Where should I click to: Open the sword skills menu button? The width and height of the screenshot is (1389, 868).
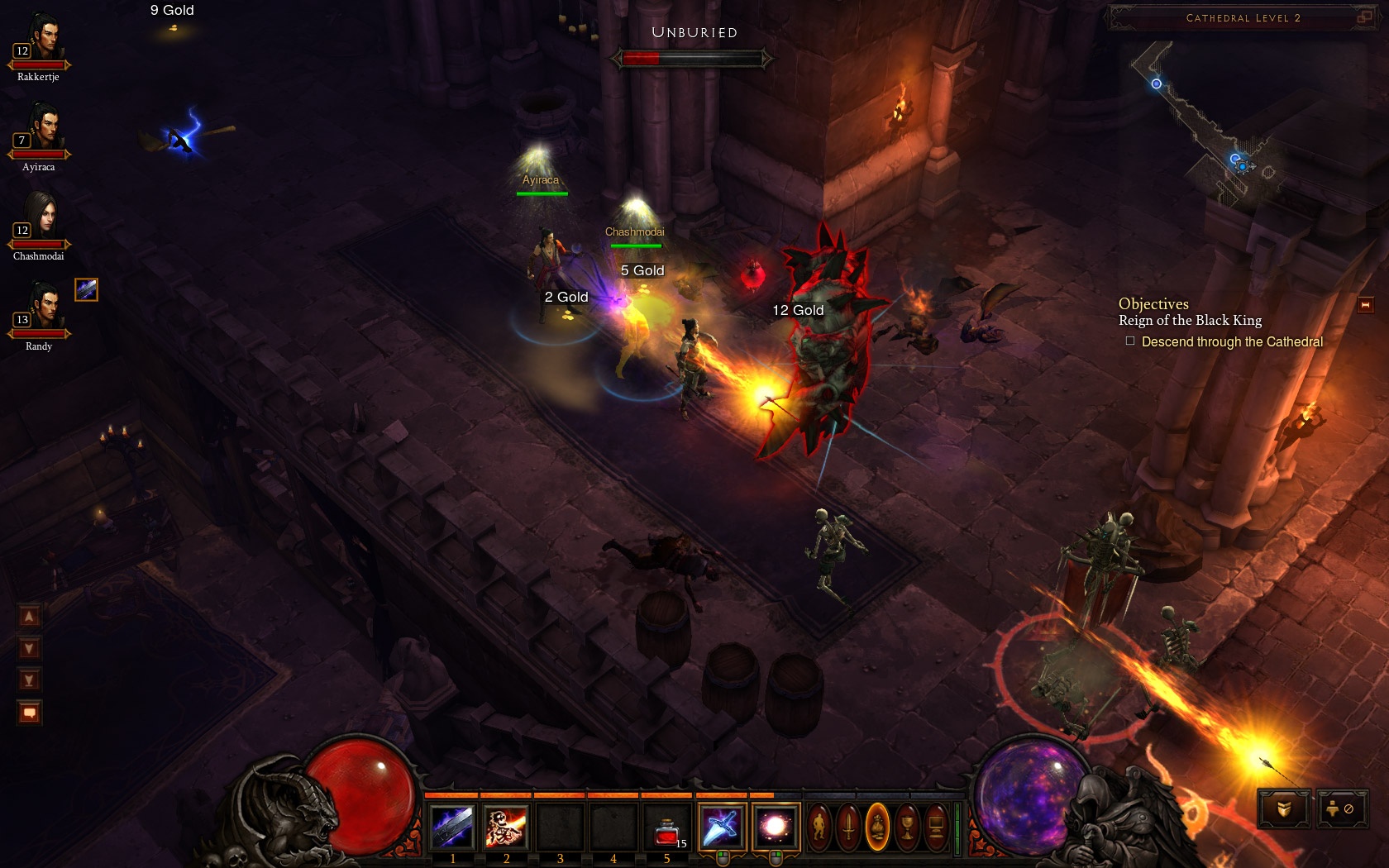tap(848, 826)
